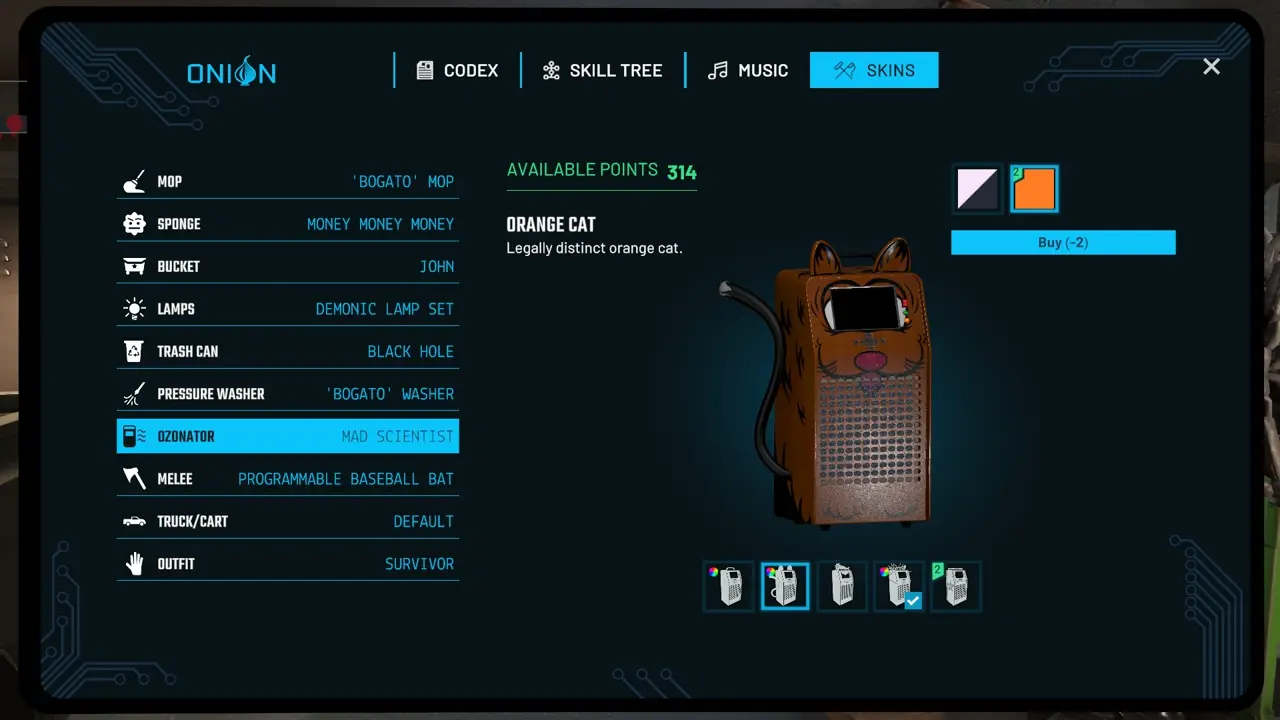Select the Mop skin category icon
This screenshot has width=1280, height=720.
134,181
